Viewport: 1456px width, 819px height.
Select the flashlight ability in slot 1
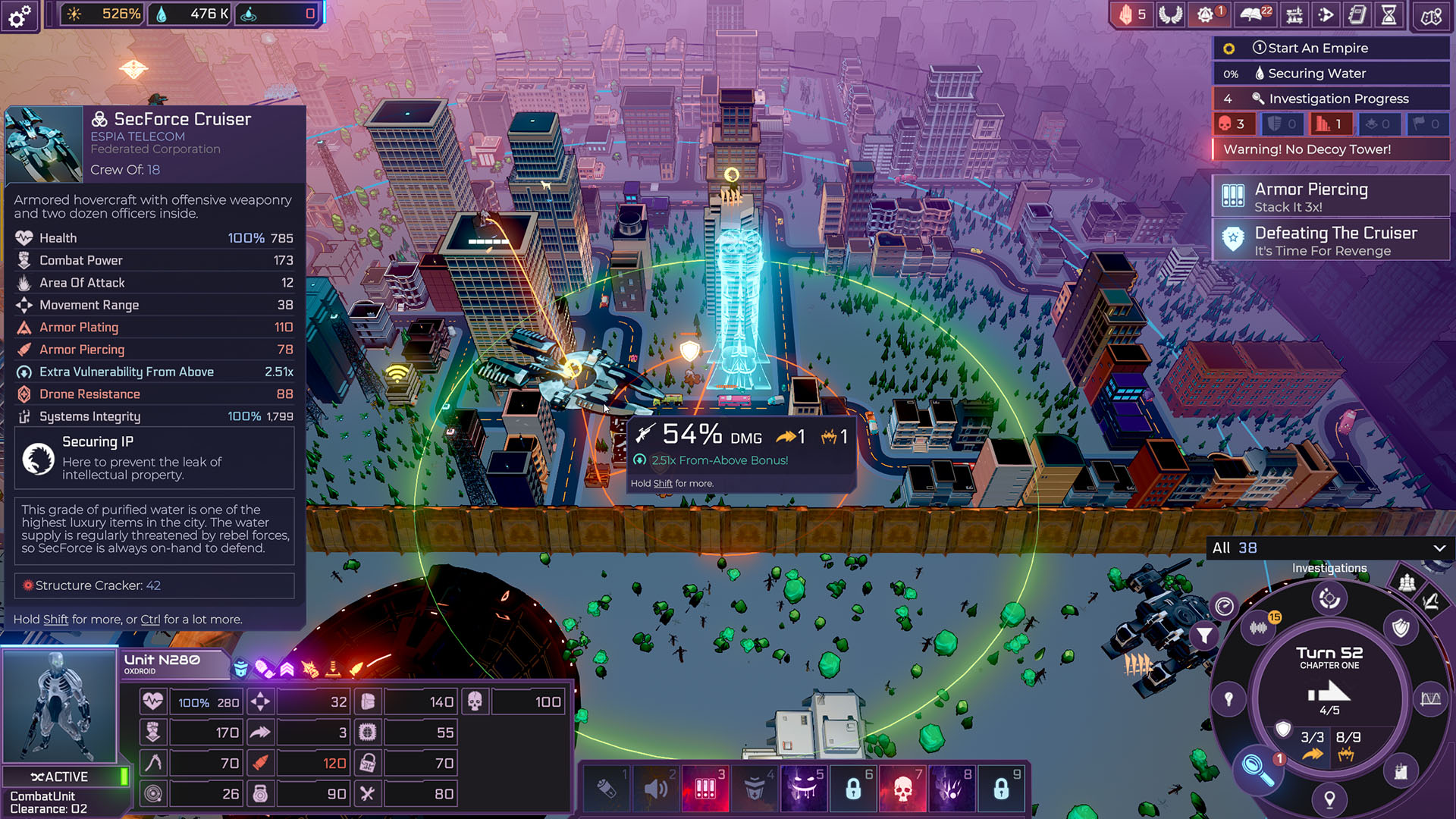[607, 788]
